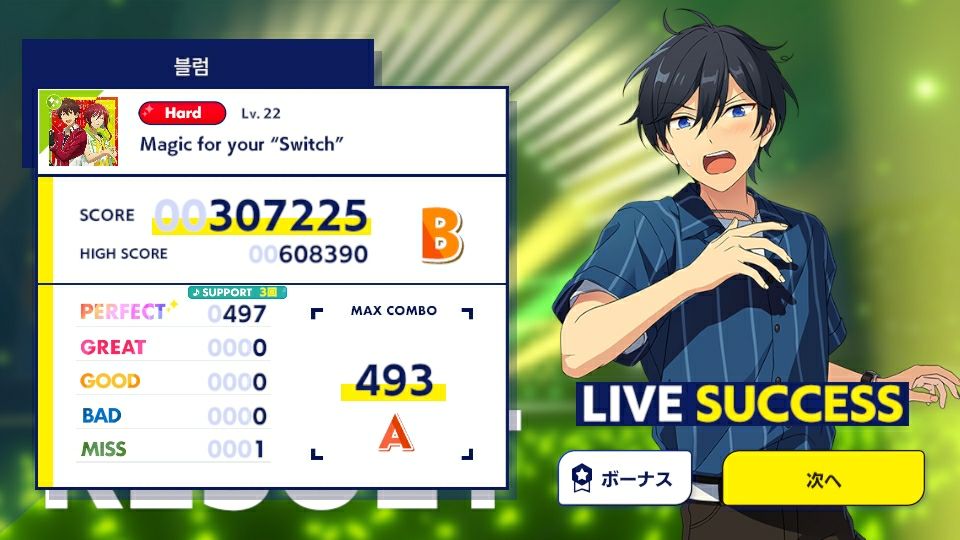Screen dimensions: 960x540
Task: Select the Magic for your "Switch" song jacket
Action: coord(84,131)
